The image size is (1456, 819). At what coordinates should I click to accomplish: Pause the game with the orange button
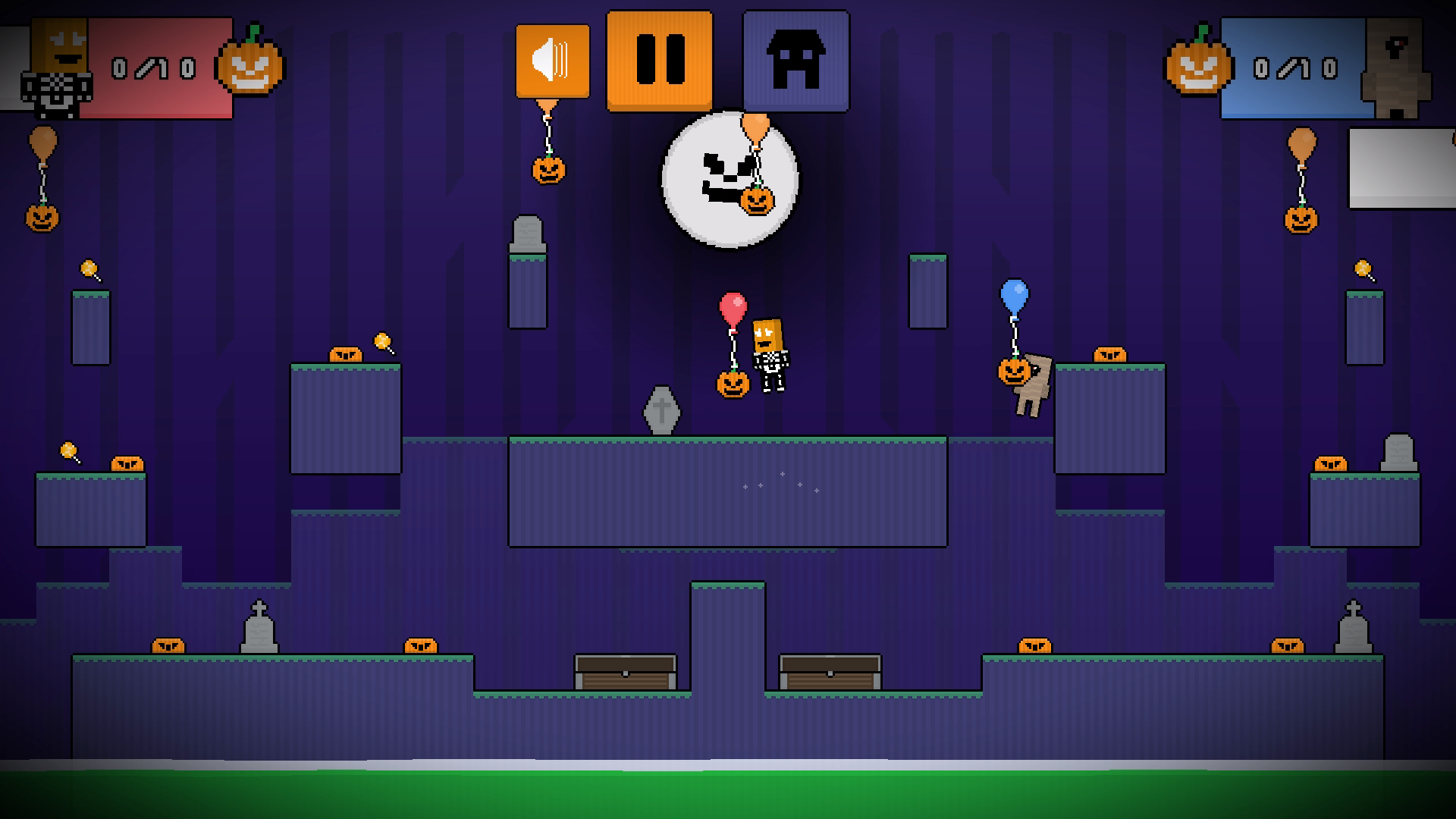tap(659, 60)
